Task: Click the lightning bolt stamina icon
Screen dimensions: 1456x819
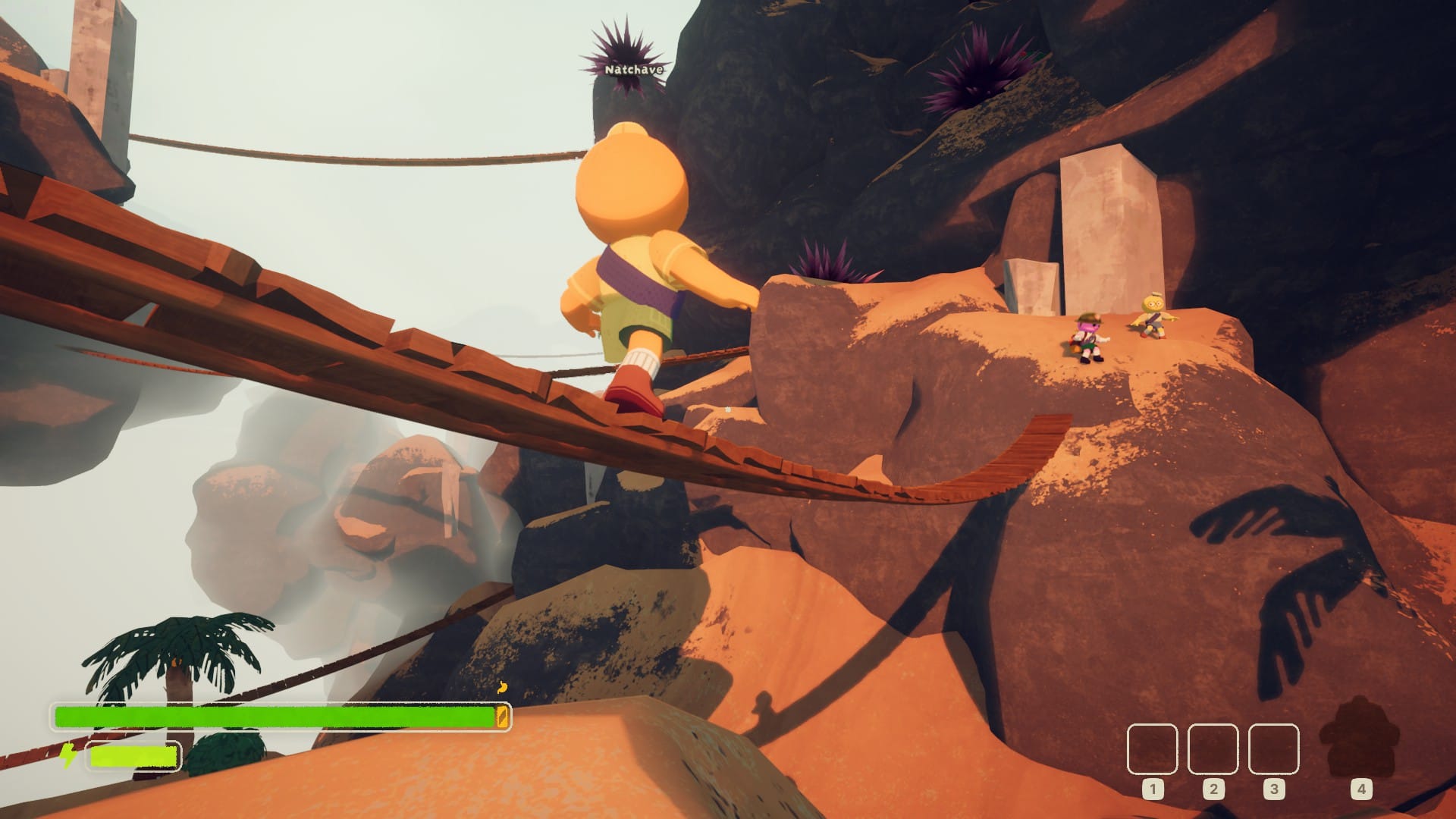Action: (69, 755)
